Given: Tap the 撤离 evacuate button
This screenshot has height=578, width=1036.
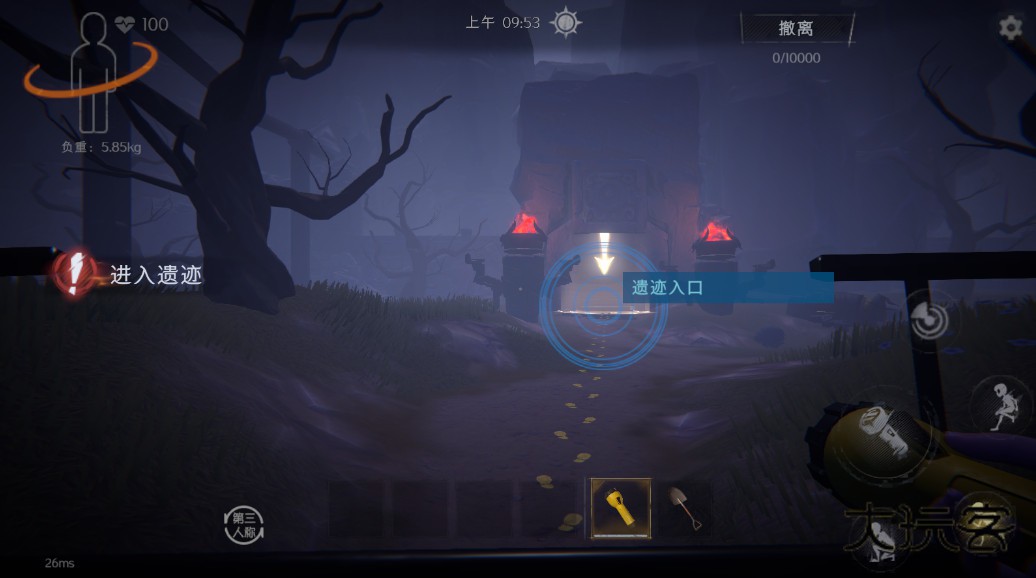Looking at the screenshot, I should coord(796,29).
